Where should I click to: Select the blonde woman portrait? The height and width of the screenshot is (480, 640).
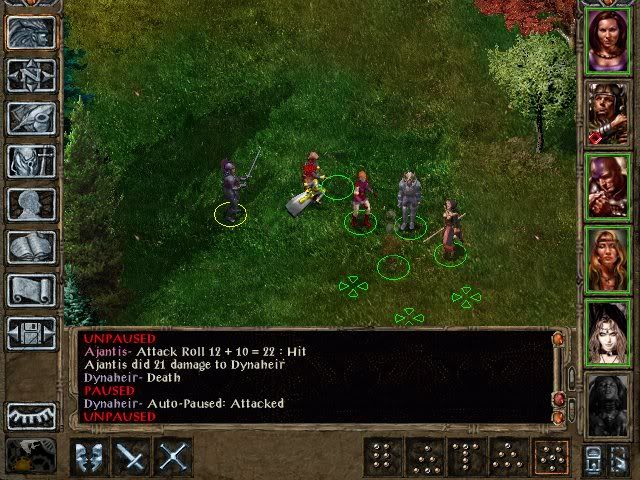pos(606,256)
